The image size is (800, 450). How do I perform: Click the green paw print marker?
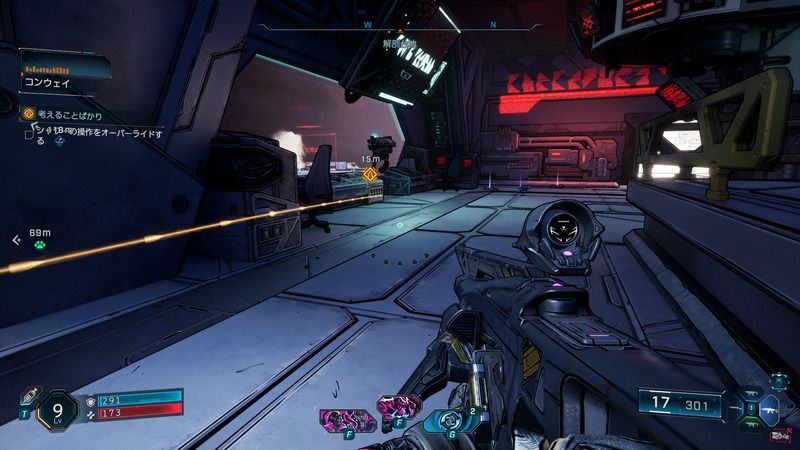tap(38, 243)
